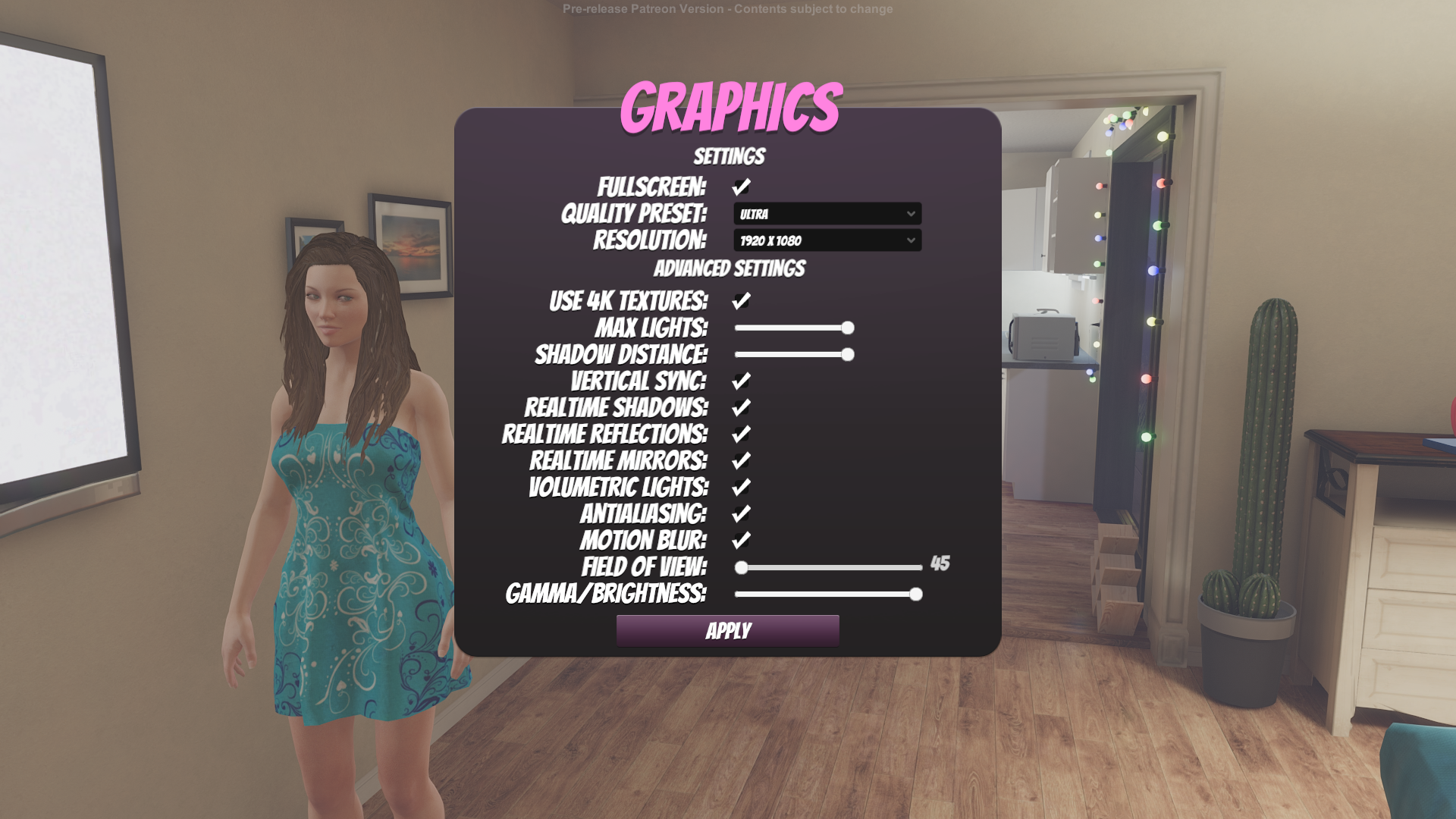Disable the Fullscreen checkbox
This screenshot has height=819, width=1456.
point(741,186)
